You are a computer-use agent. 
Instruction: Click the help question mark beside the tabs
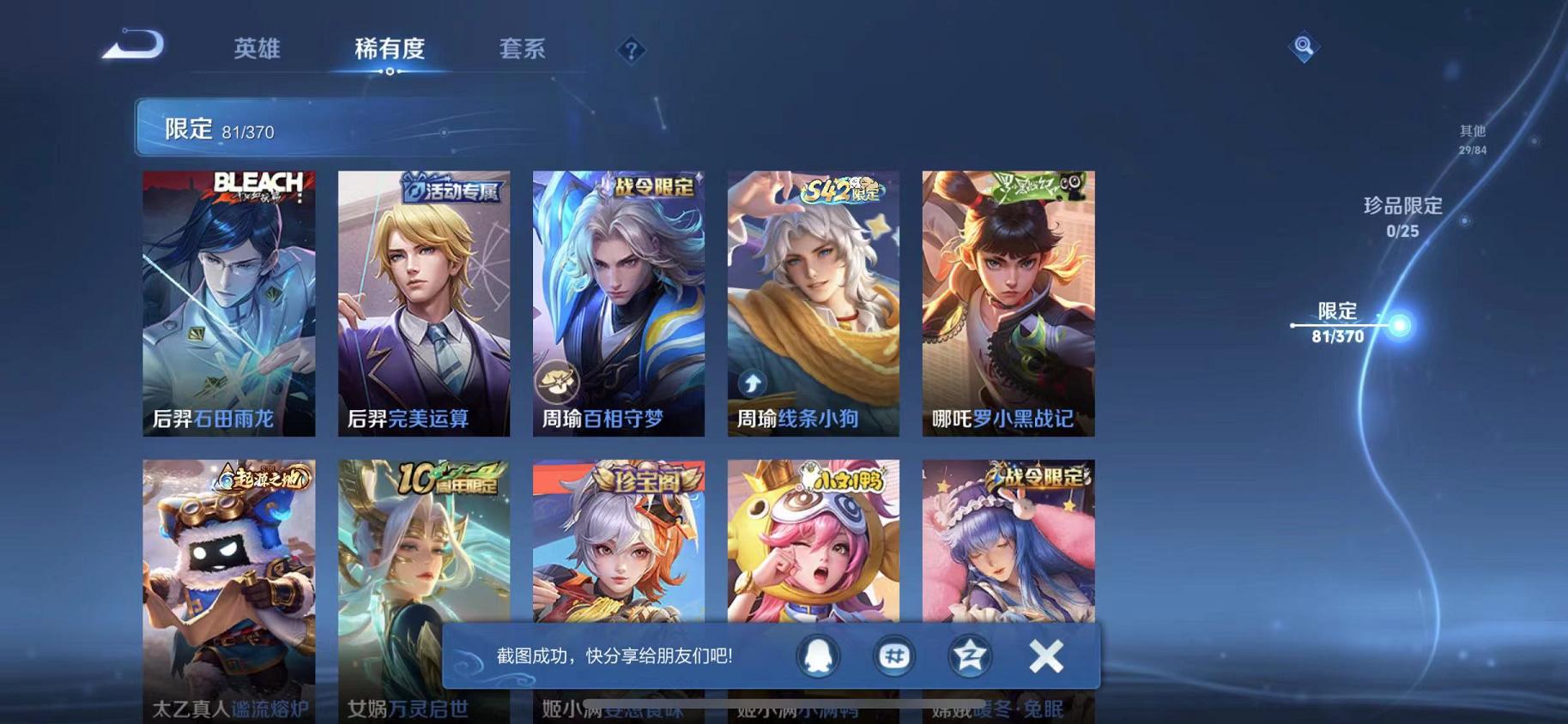tap(631, 51)
